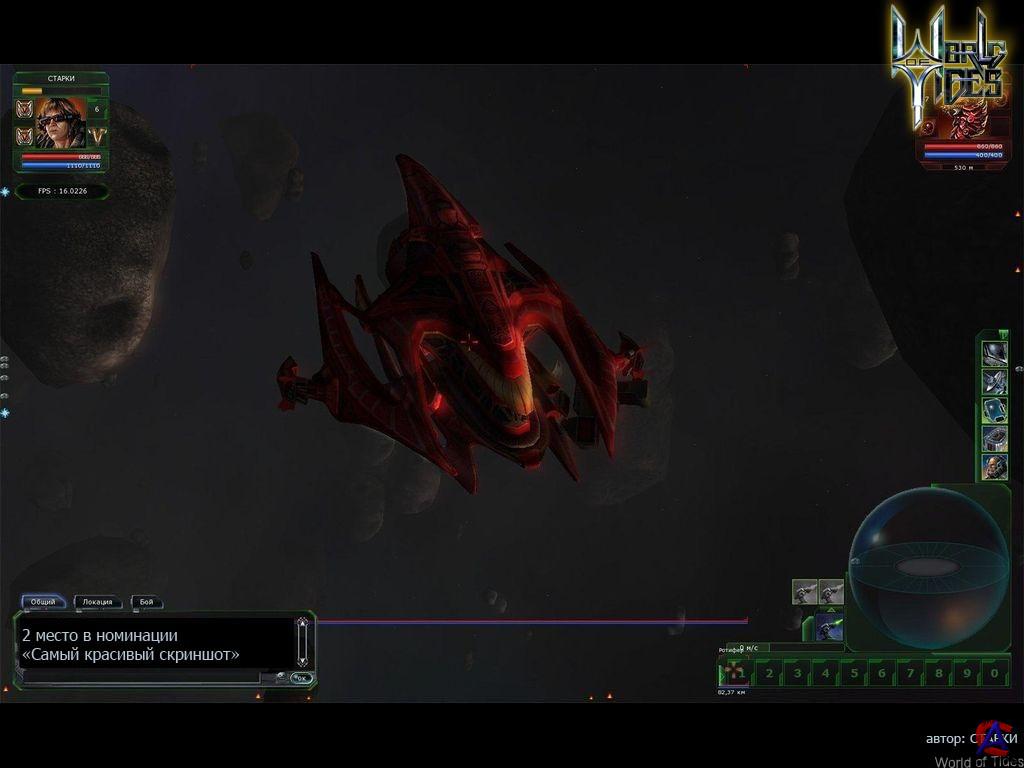This screenshot has height=768, width=1024.
Task: Select hotbar slot number 5
Action: point(853,673)
